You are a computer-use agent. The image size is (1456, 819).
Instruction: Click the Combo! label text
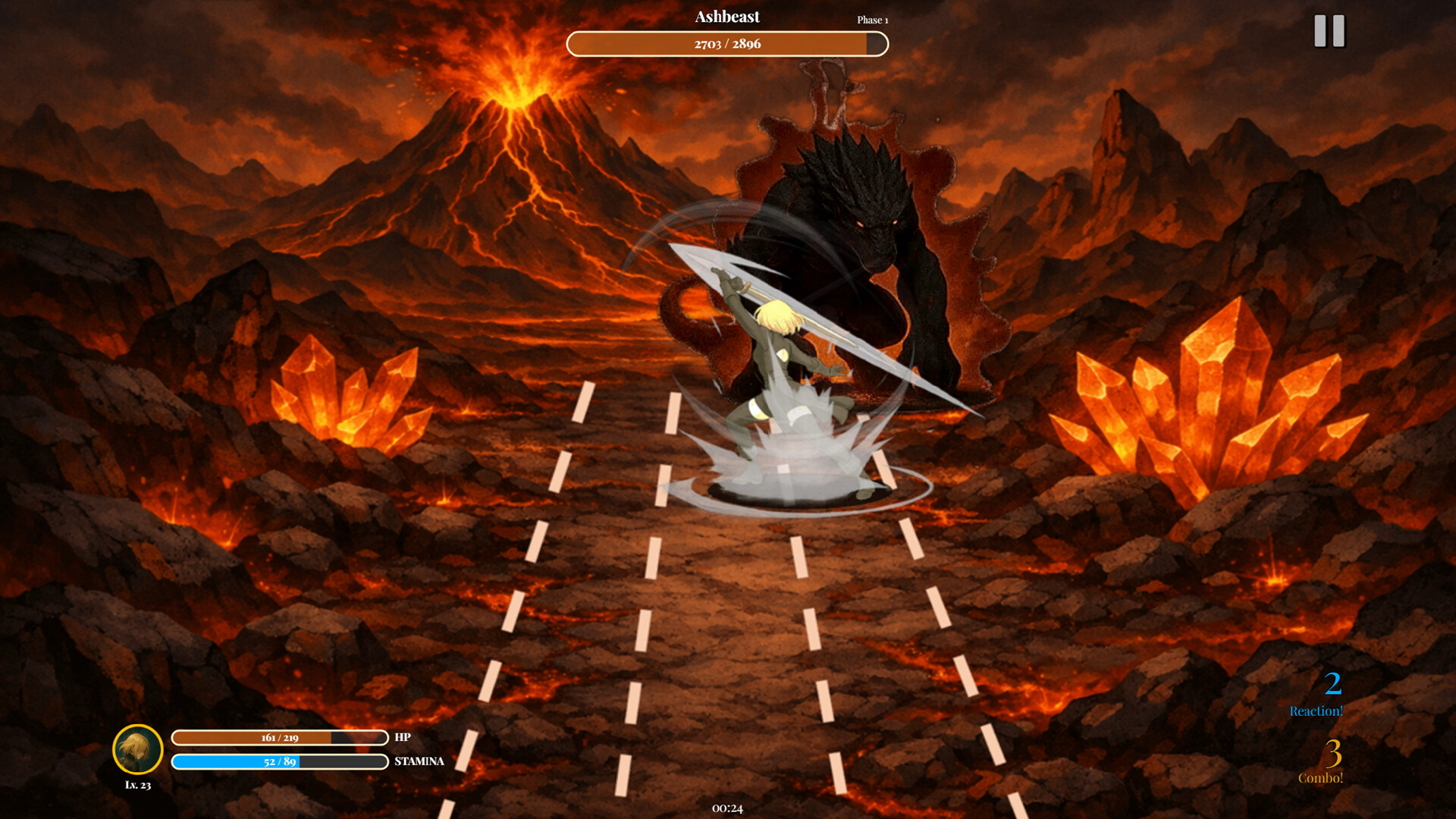coord(1321,777)
